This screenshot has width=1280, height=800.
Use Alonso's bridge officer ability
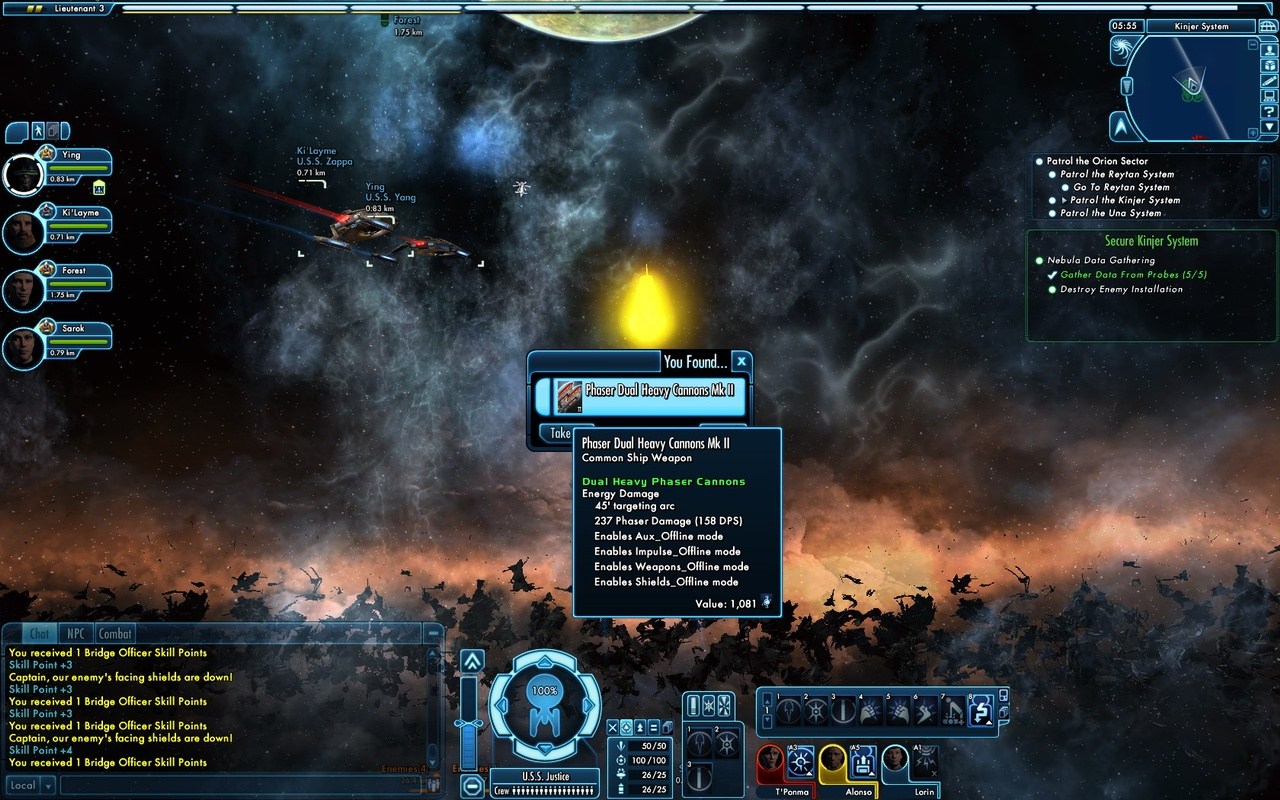point(862,763)
